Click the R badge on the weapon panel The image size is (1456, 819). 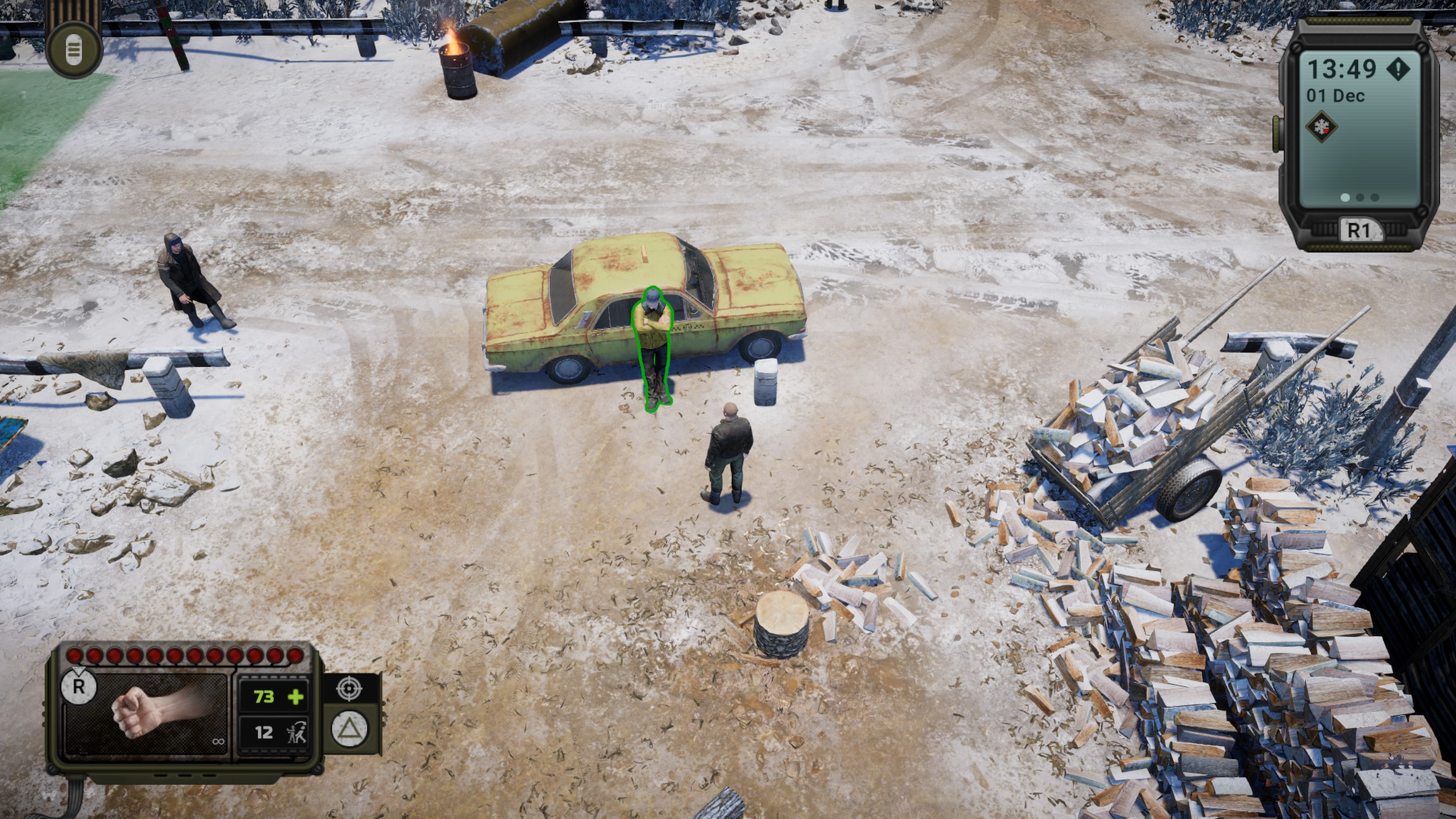point(79,687)
